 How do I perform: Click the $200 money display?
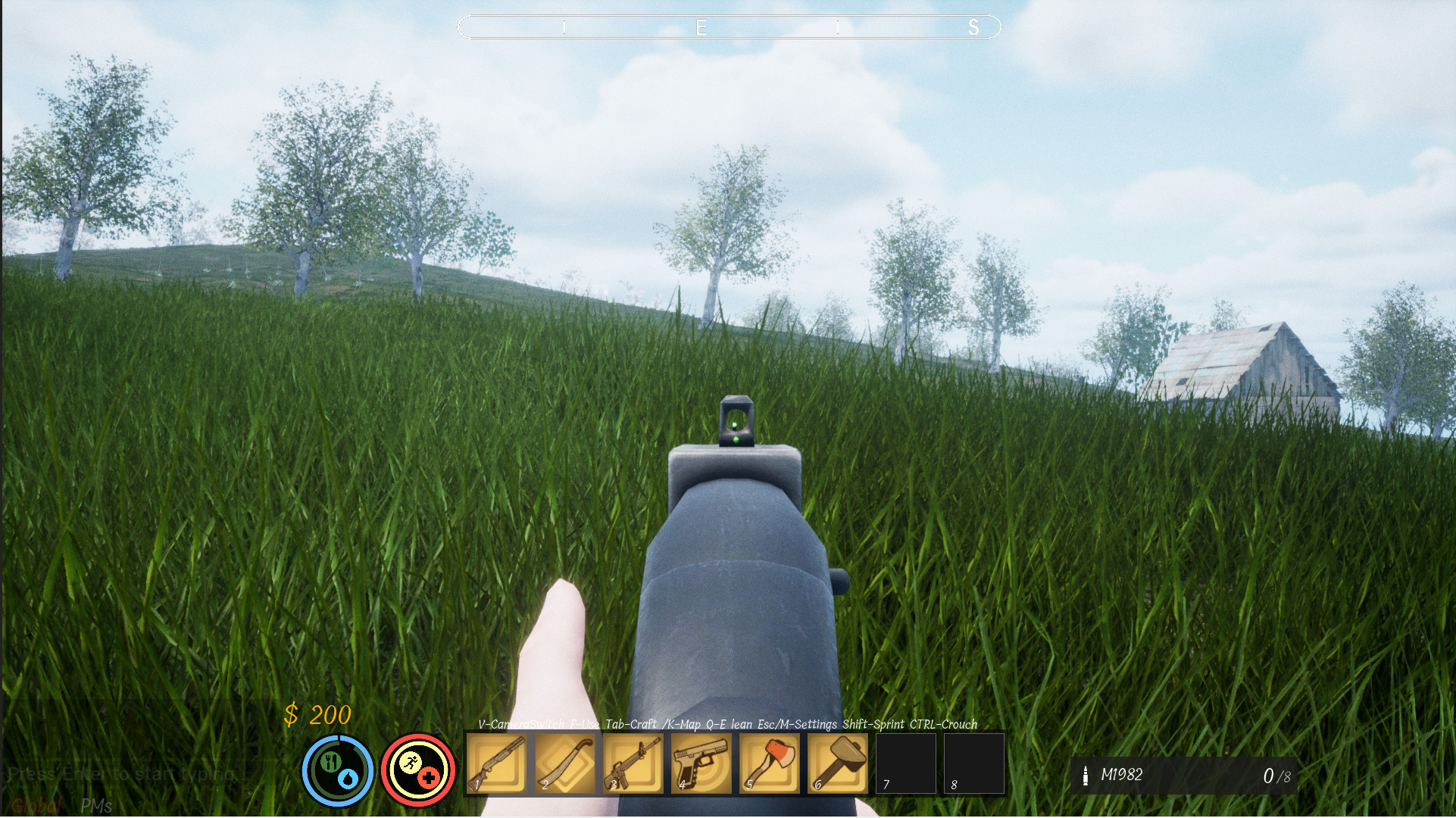tap(317, 714)
